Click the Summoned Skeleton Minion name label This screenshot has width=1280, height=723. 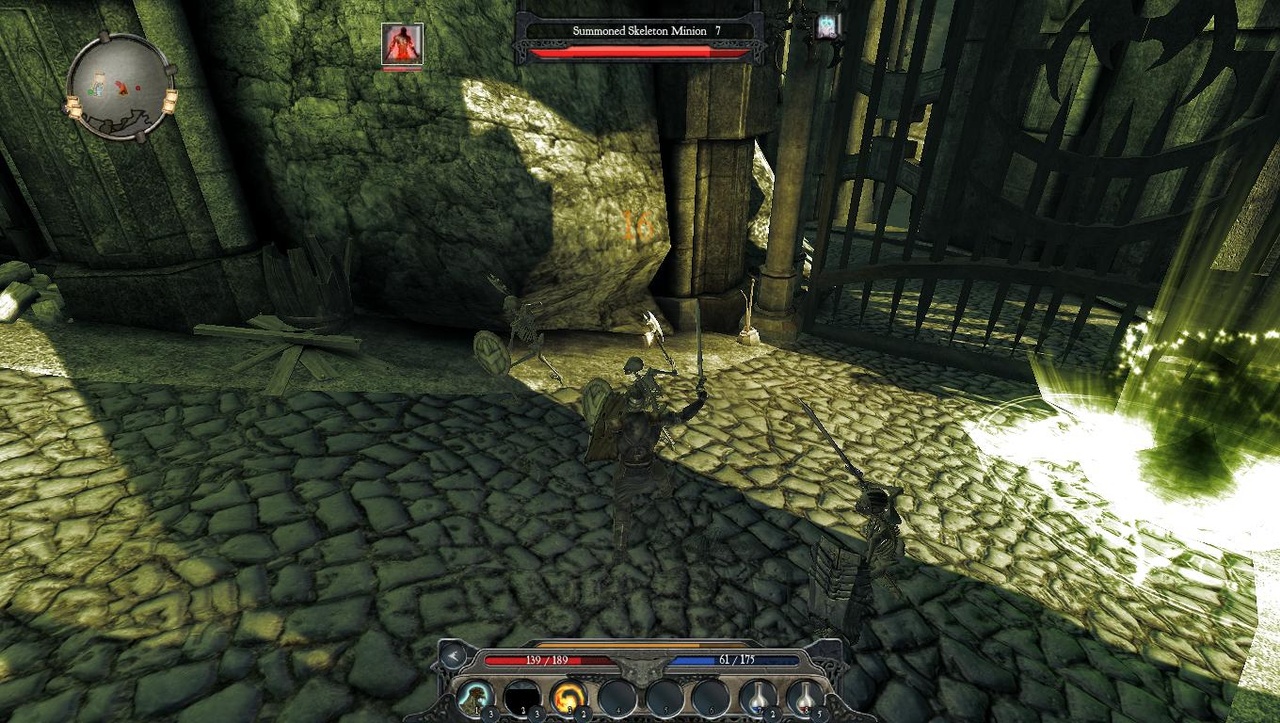(648, 31)
